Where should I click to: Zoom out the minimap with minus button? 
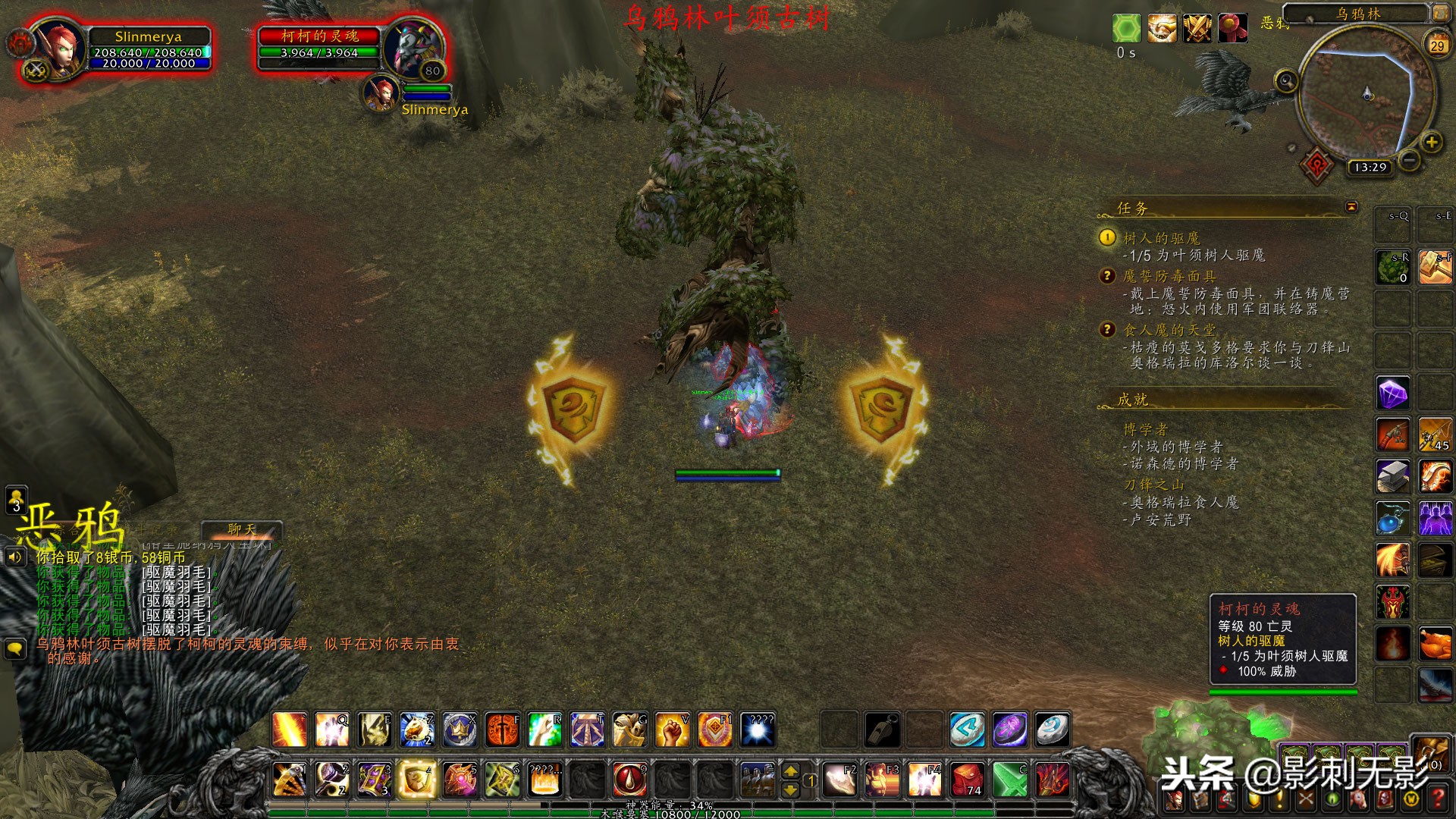coord(1409,160)
